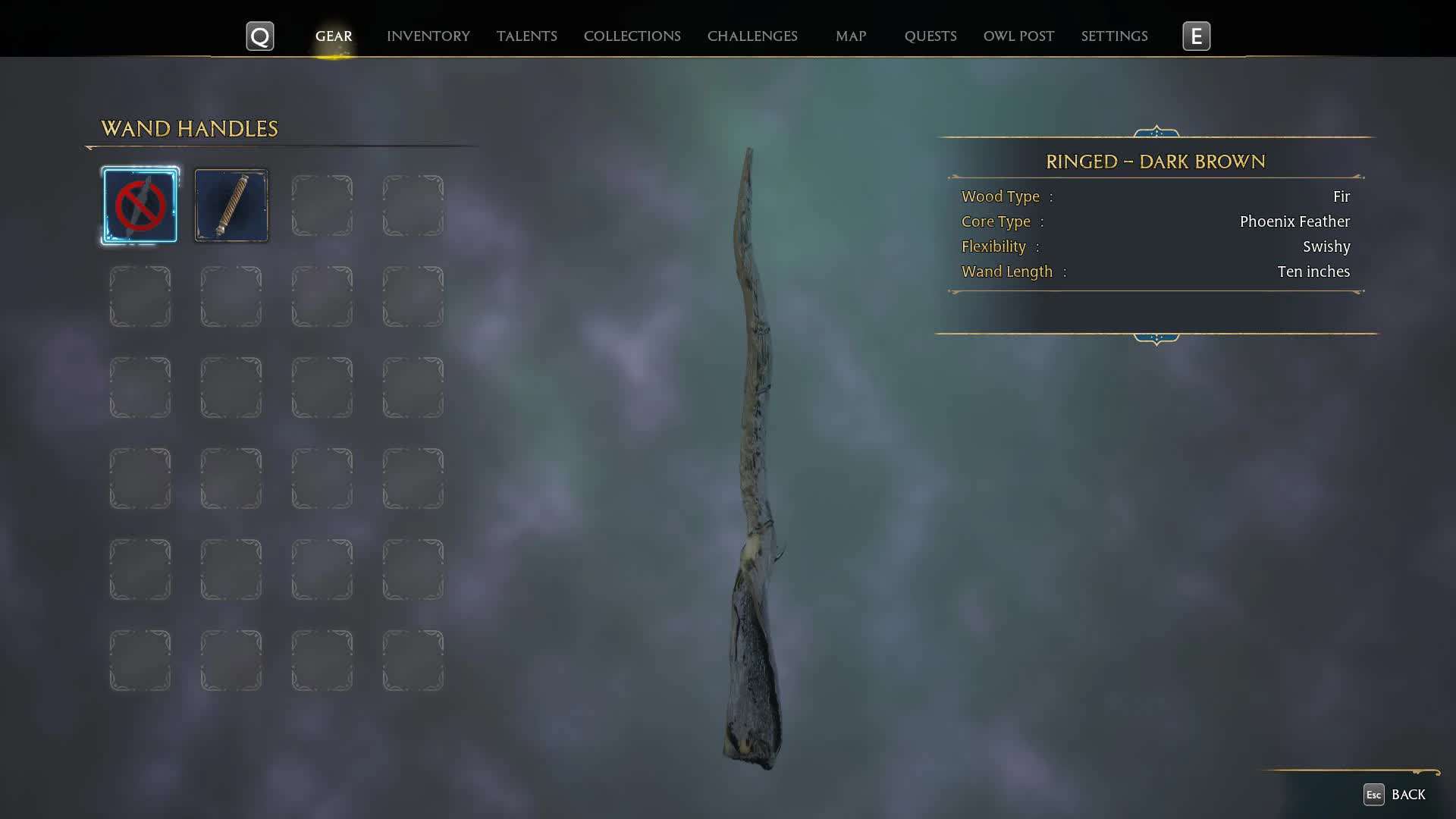Switch to the Map tab

850,36
